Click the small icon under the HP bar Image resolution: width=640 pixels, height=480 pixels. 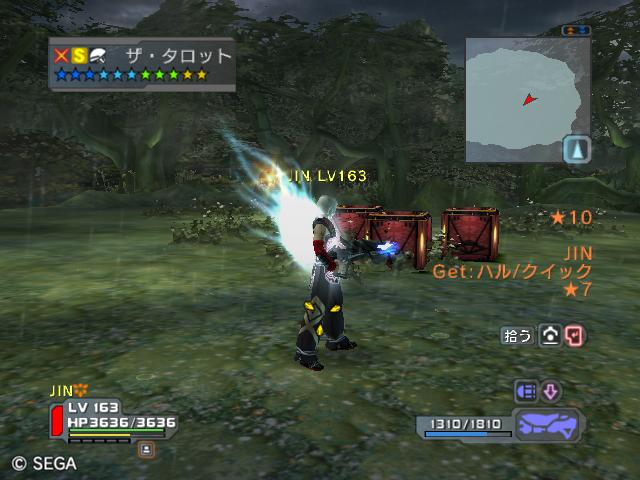point(146,449)
